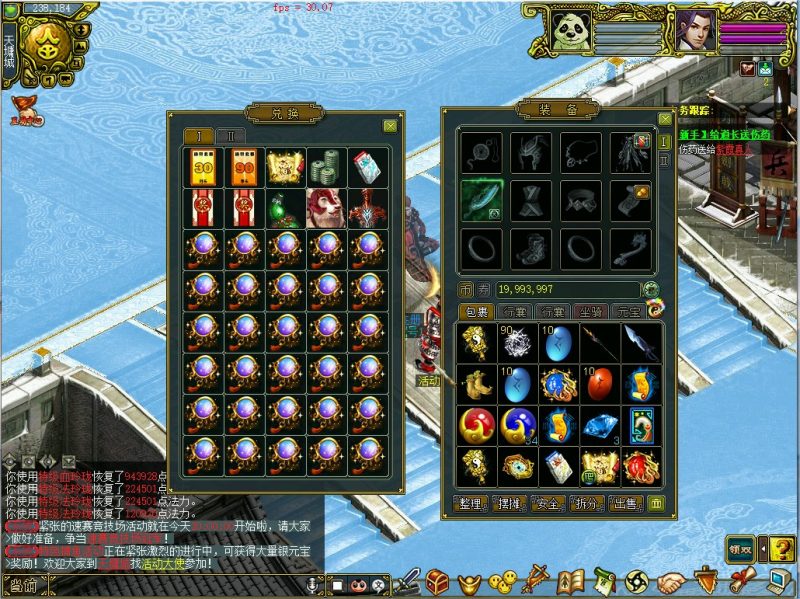Select the panda pet portrait
800x599 pixels.
point(571,31)
